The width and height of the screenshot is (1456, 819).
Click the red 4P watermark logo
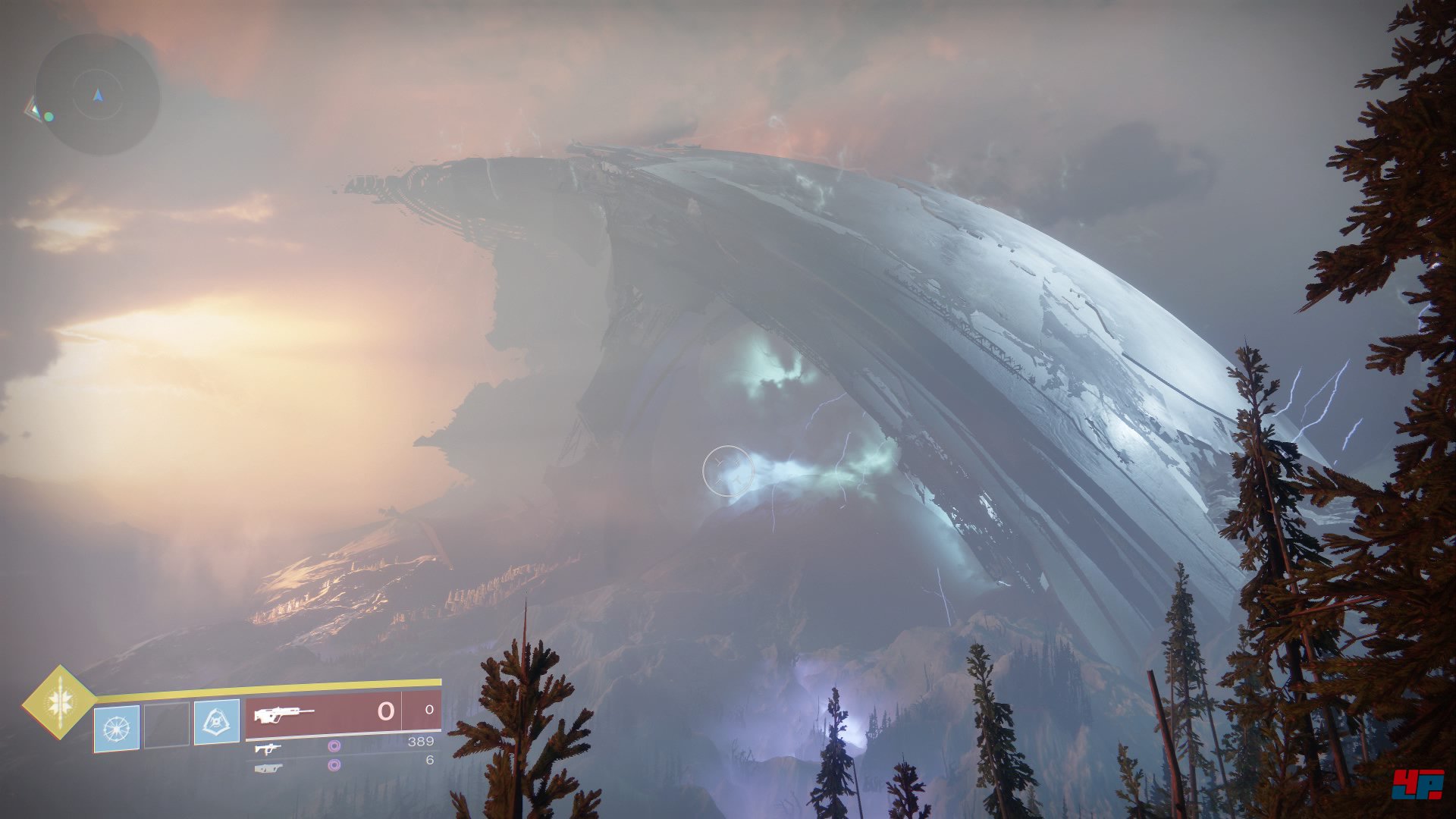coord(1417,783)
